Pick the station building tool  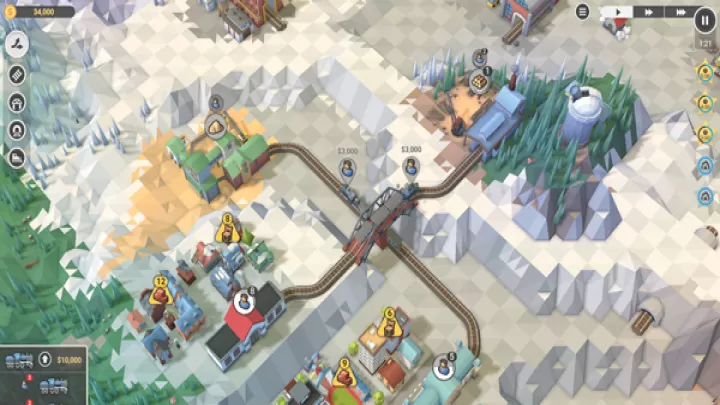(x=17, y=102)
